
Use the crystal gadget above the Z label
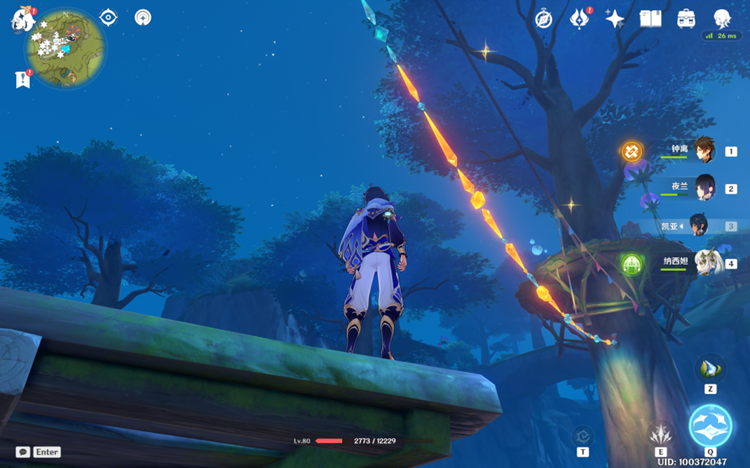(x=710, y=369)
